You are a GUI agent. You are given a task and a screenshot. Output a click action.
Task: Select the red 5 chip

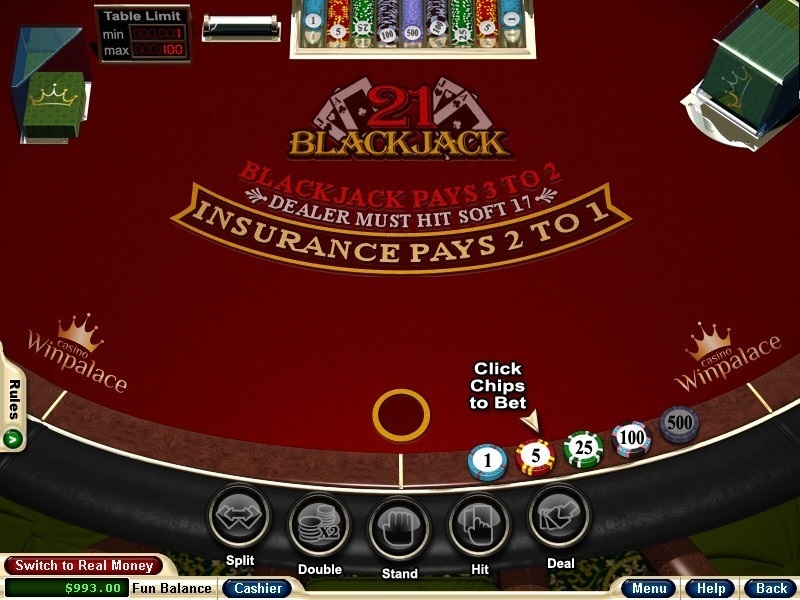(535, 456)
